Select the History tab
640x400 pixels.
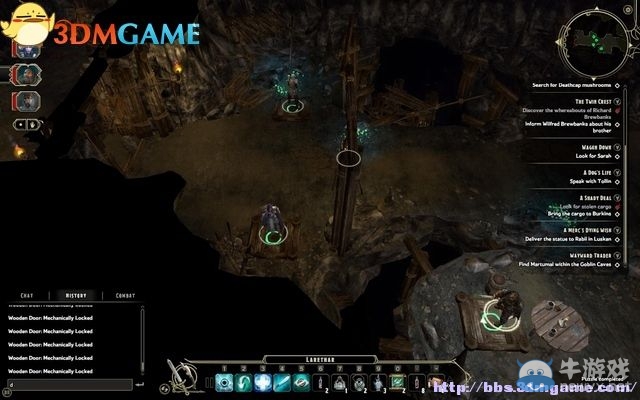coord(76,295)
